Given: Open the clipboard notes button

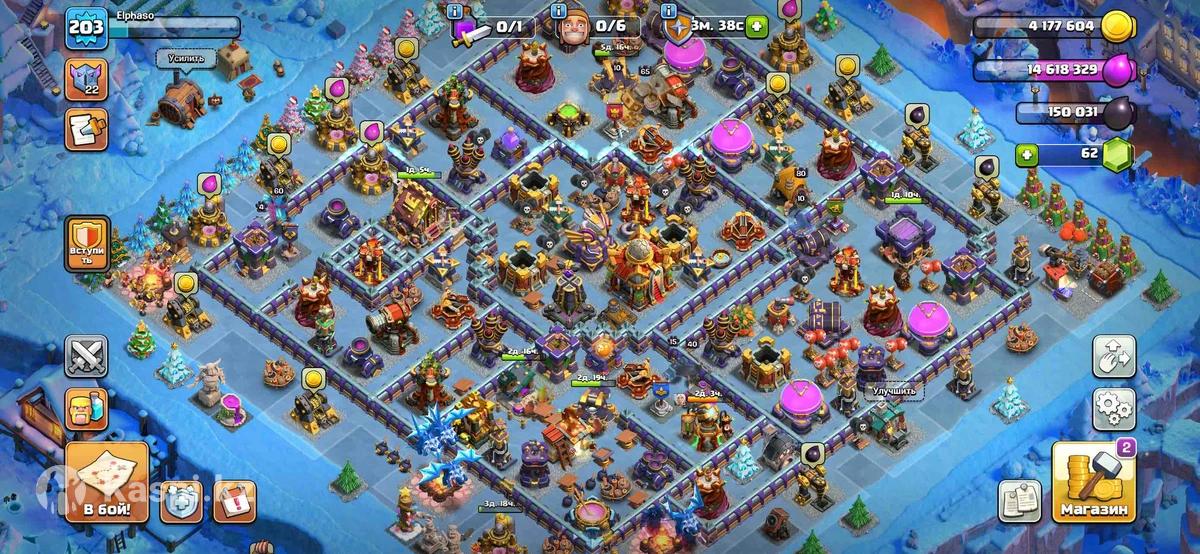Looking at the screenshot, I should point(1019,500).
